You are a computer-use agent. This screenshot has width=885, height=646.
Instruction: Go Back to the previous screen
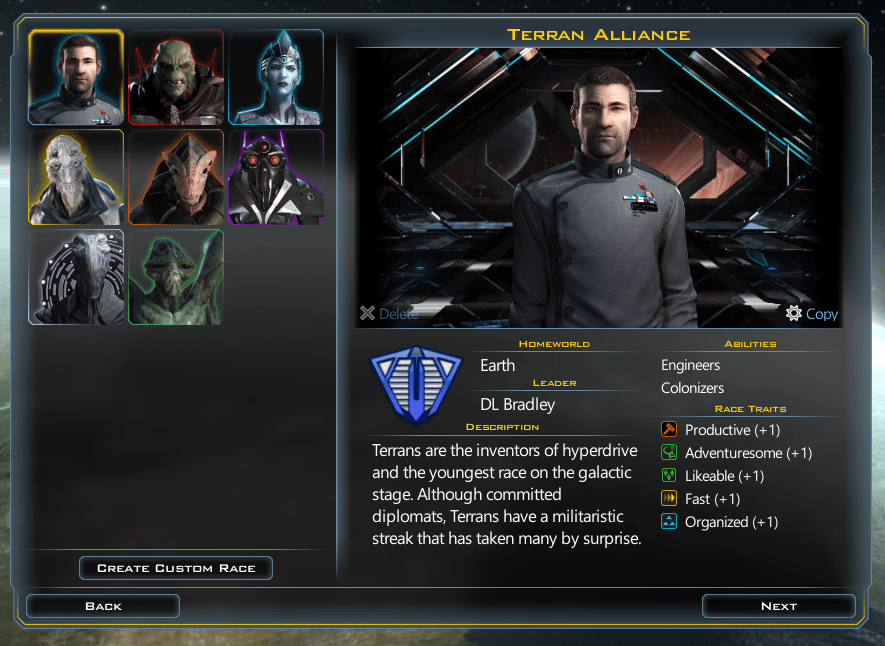(103, 606)
